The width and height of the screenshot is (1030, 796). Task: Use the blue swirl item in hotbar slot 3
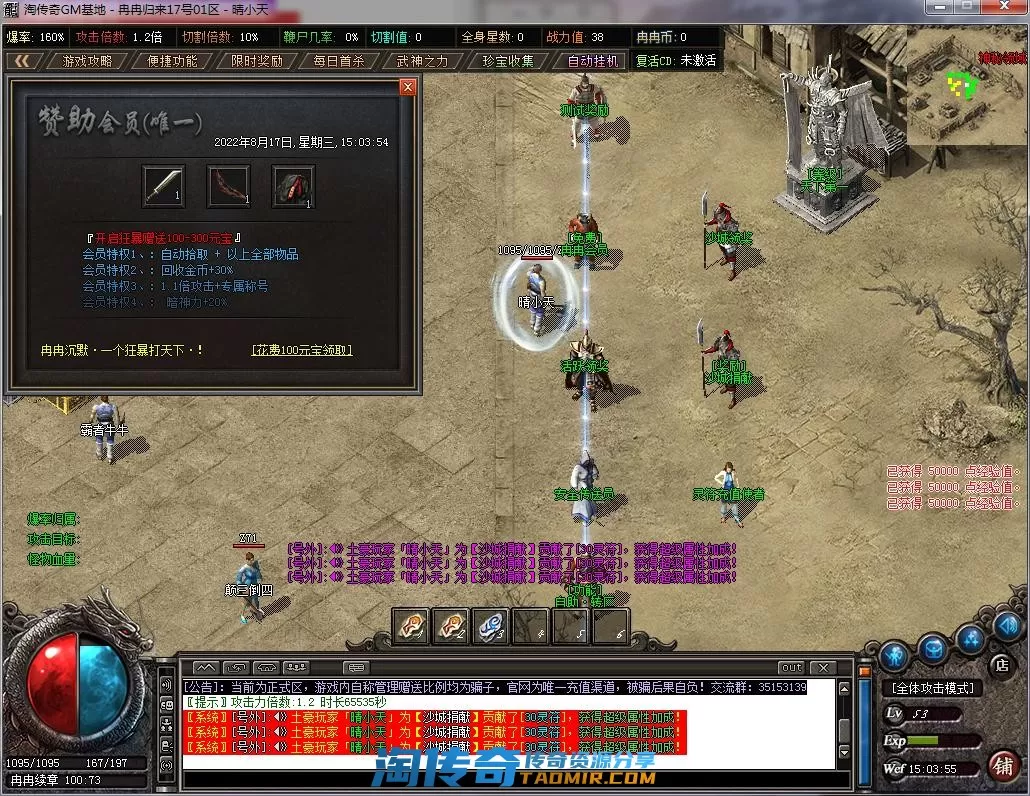point(490,626)
